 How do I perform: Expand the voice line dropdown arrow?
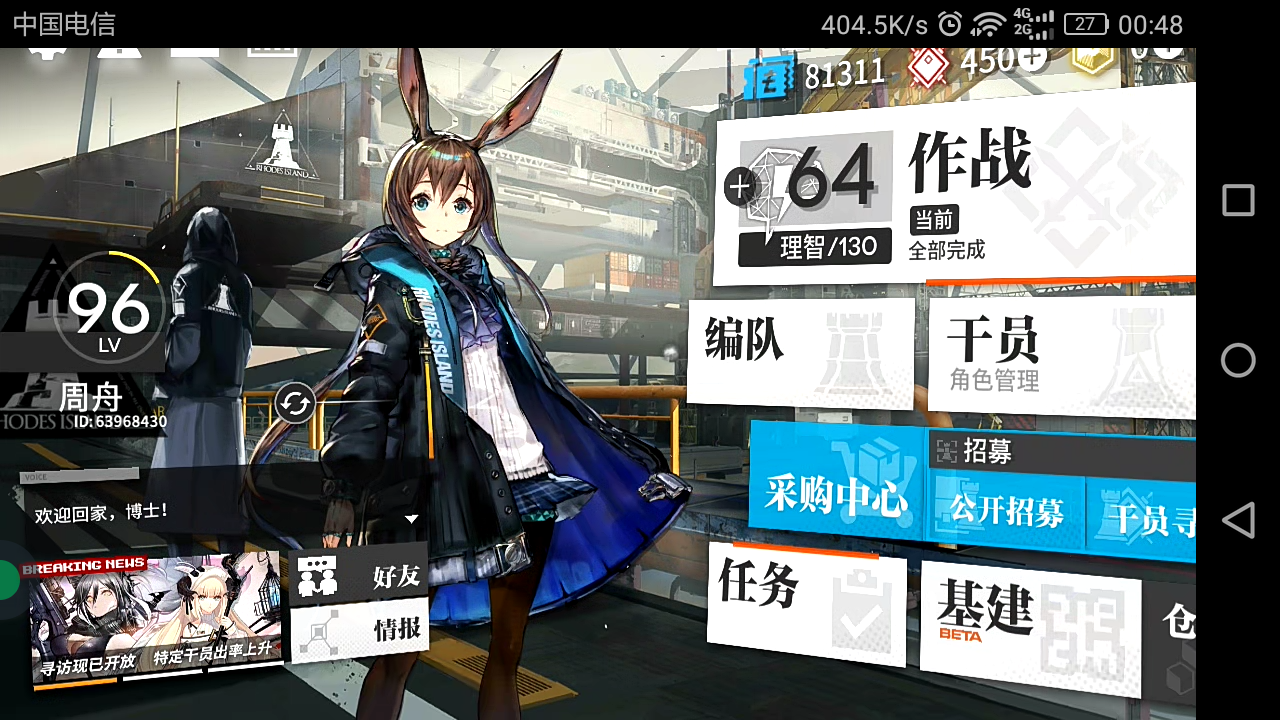pos(411,519)
